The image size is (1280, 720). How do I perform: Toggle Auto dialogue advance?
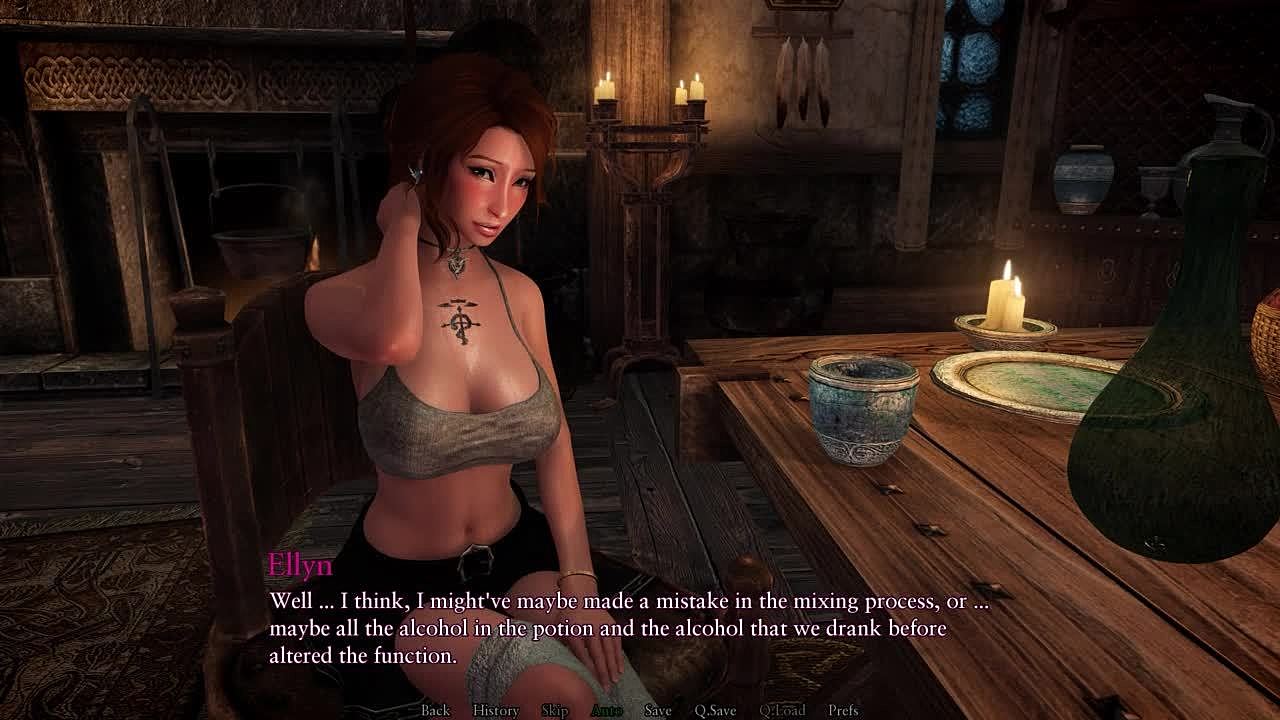[x=606, y=710]
